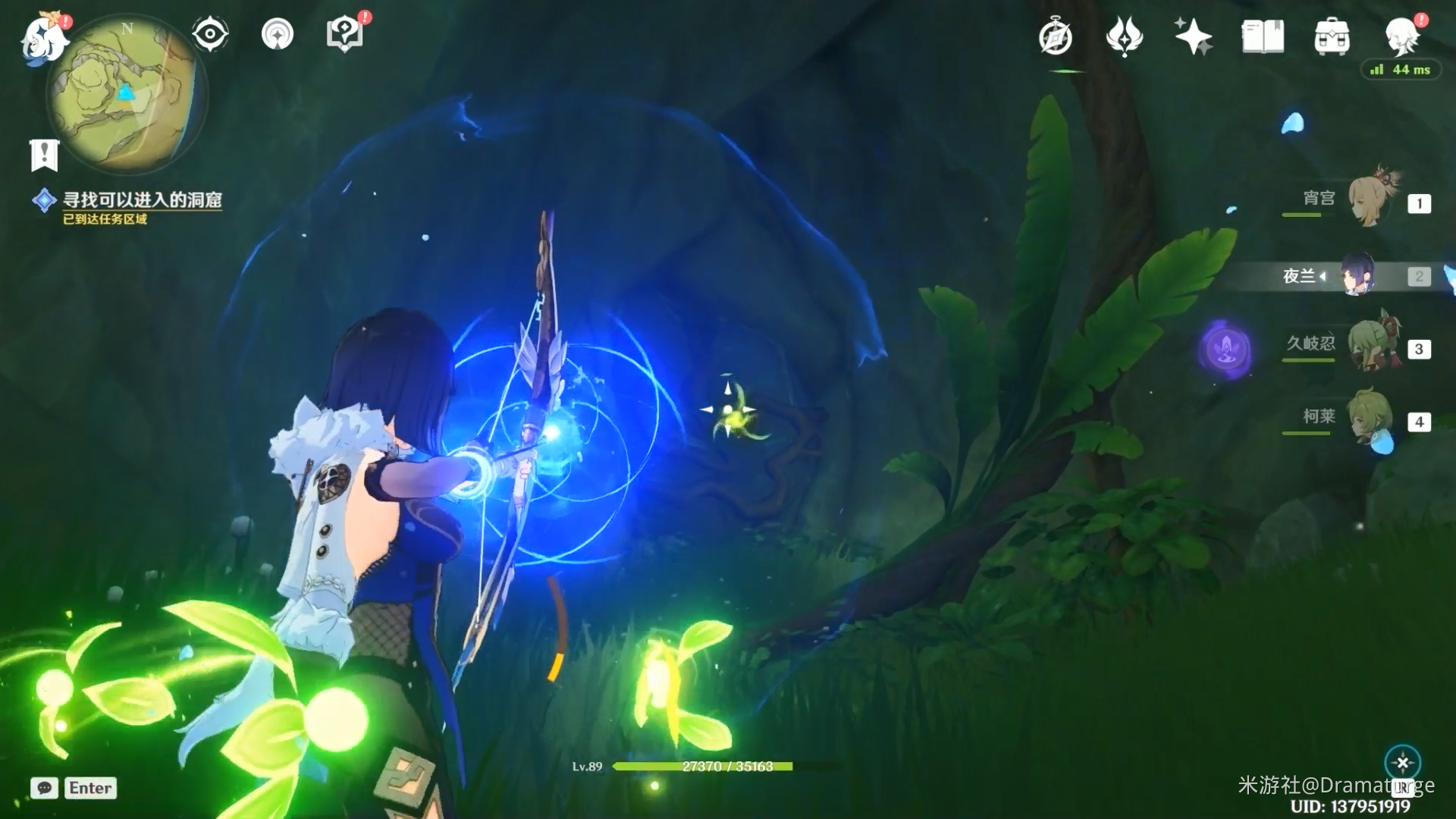Open the quest log banner icon
This screenshot has height=819, width=1456.
pyautogui.click(x=44, y=155)
